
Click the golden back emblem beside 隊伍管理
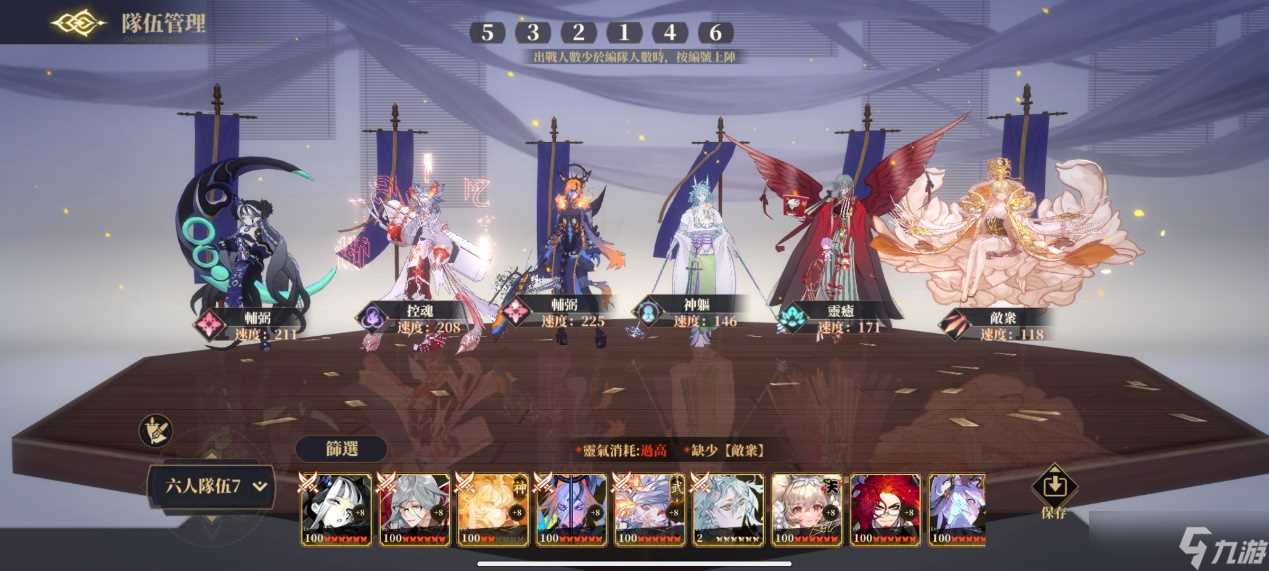tap(78, 23)
